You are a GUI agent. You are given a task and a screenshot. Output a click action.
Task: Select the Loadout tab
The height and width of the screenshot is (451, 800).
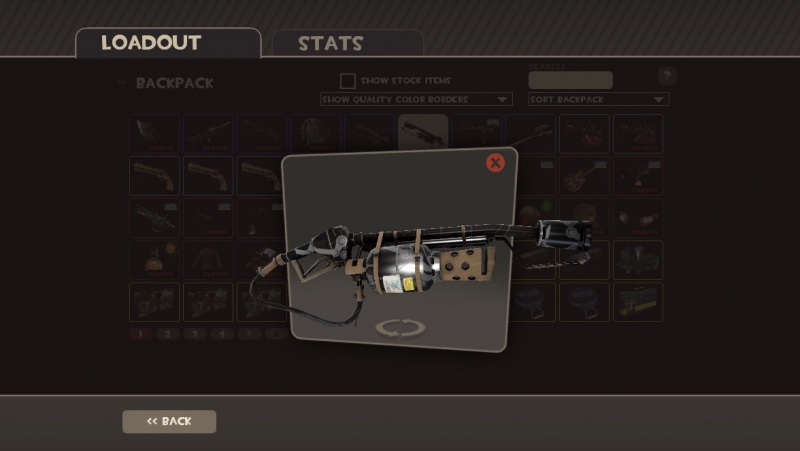151,43
